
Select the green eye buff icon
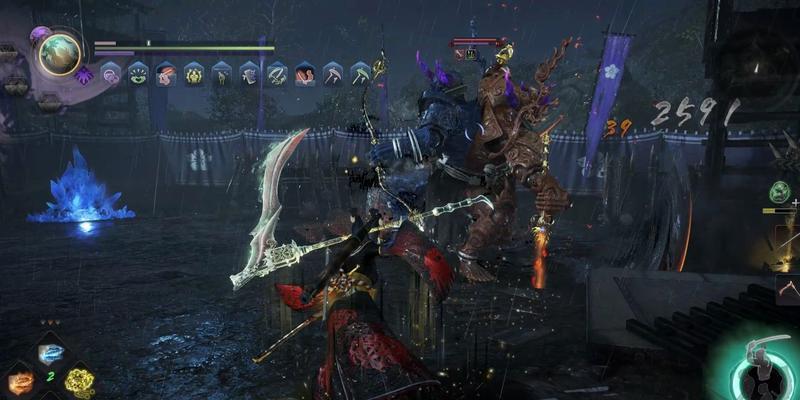[138, 73]
